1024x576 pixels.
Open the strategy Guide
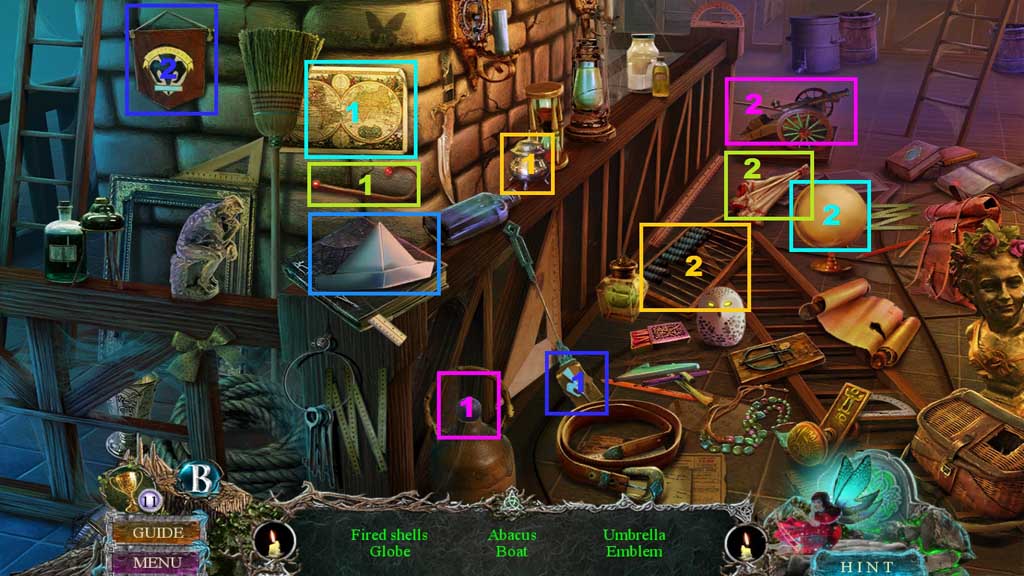coord(158,532)
